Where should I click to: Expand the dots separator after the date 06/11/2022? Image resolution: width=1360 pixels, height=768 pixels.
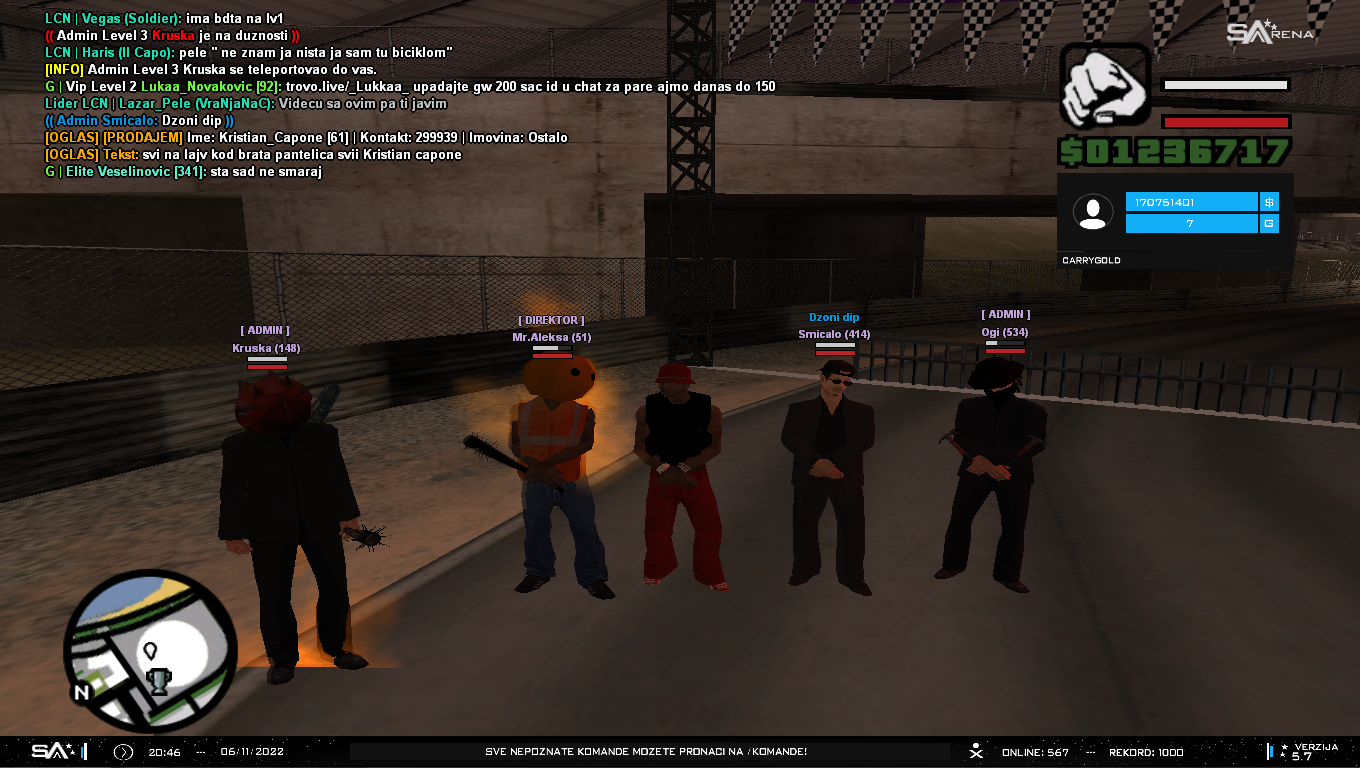click(x=201, y=752)
